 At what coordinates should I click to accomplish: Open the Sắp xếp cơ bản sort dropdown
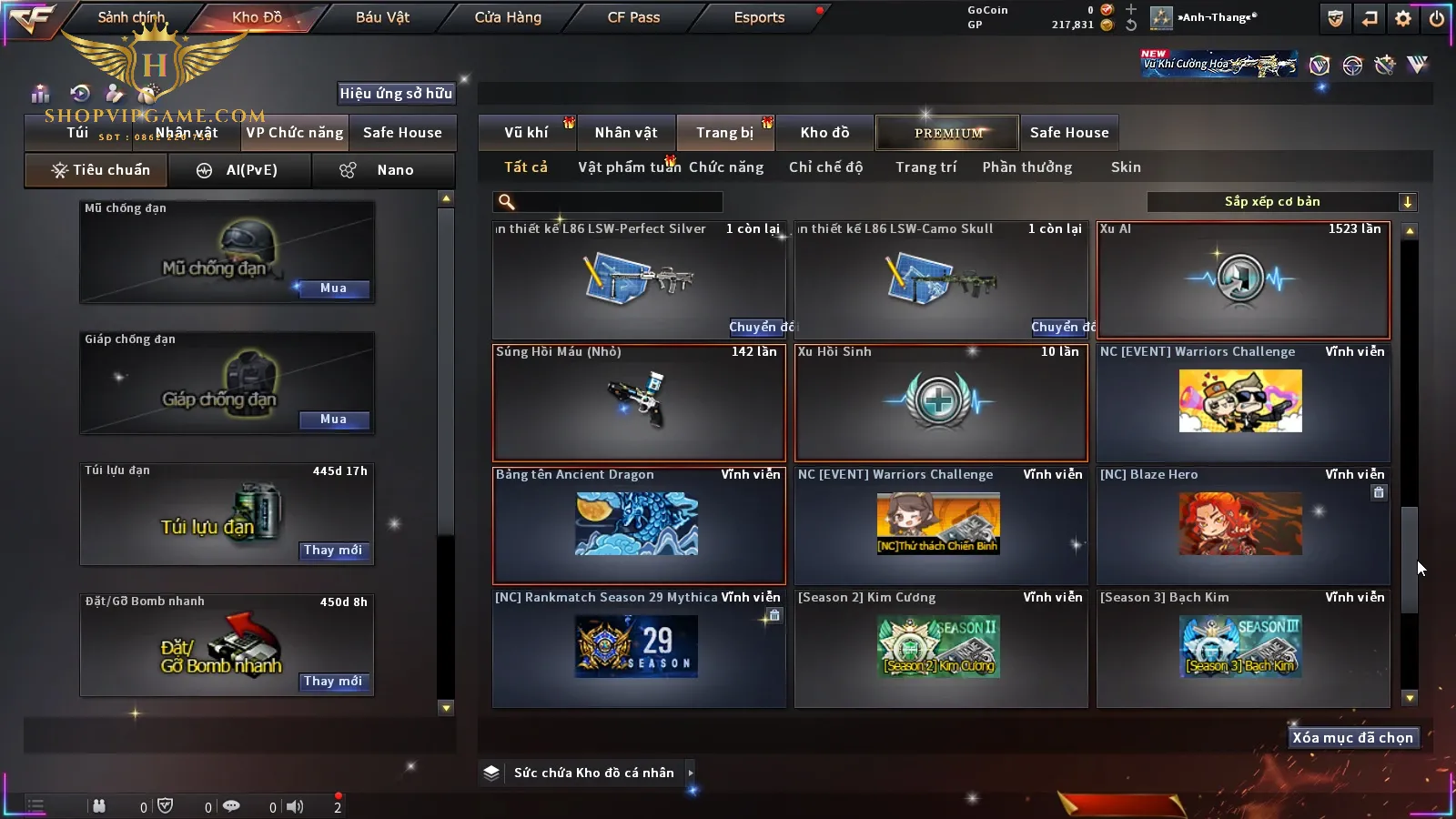[x=1281, y=202]
